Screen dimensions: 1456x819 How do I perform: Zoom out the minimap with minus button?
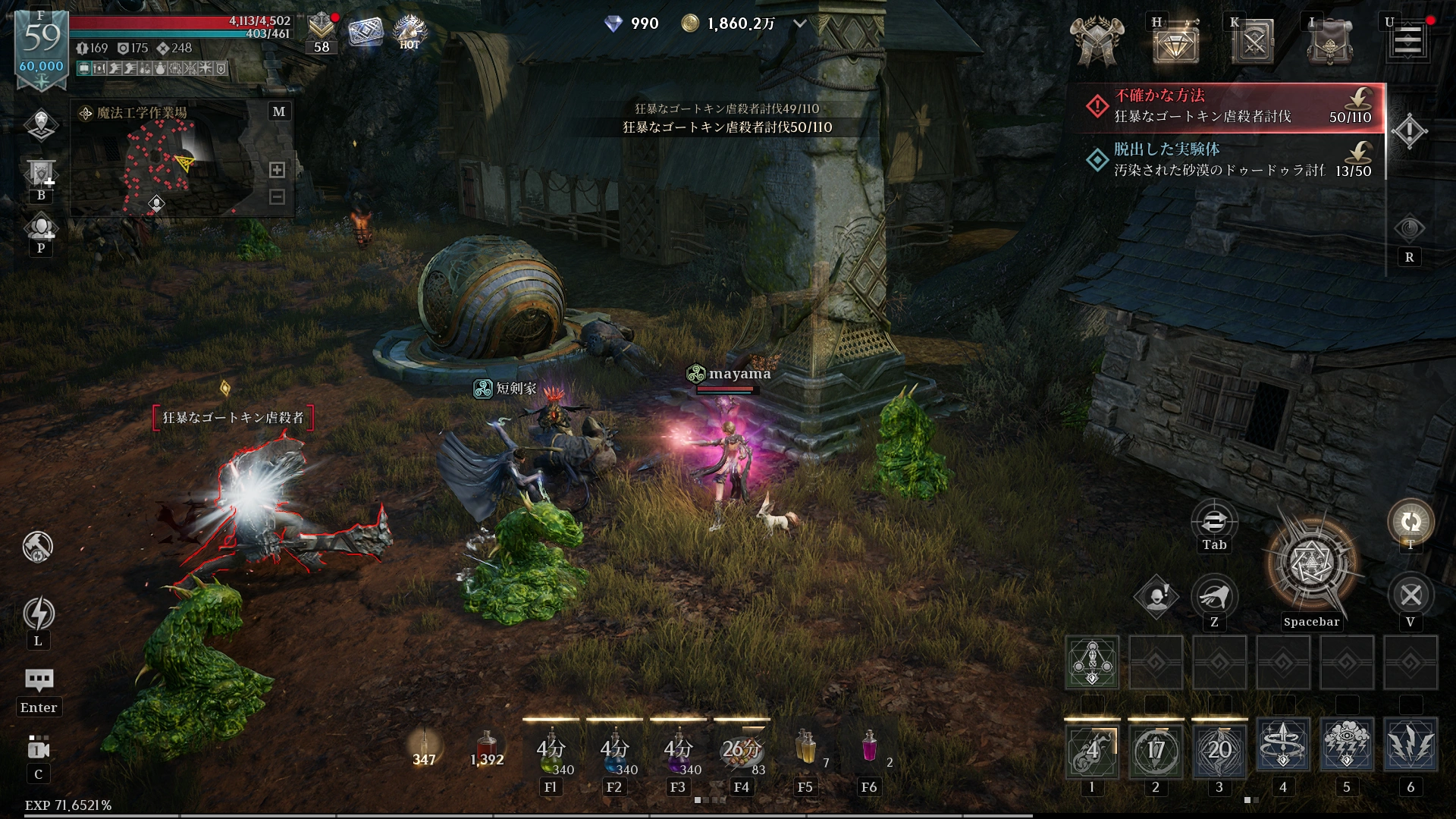(278, 197)
